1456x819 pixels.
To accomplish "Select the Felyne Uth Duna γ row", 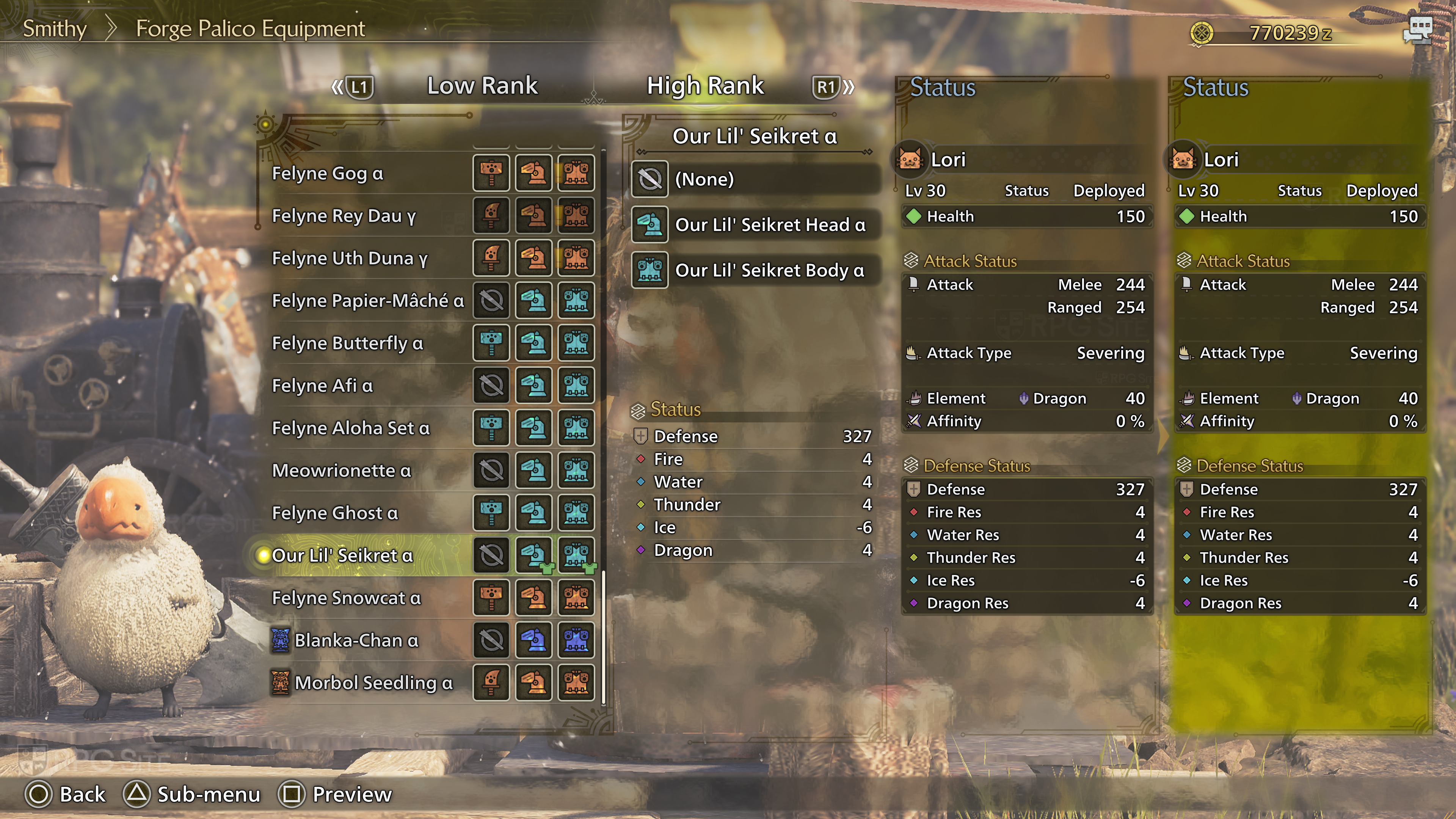I will (x=350, y=258).
